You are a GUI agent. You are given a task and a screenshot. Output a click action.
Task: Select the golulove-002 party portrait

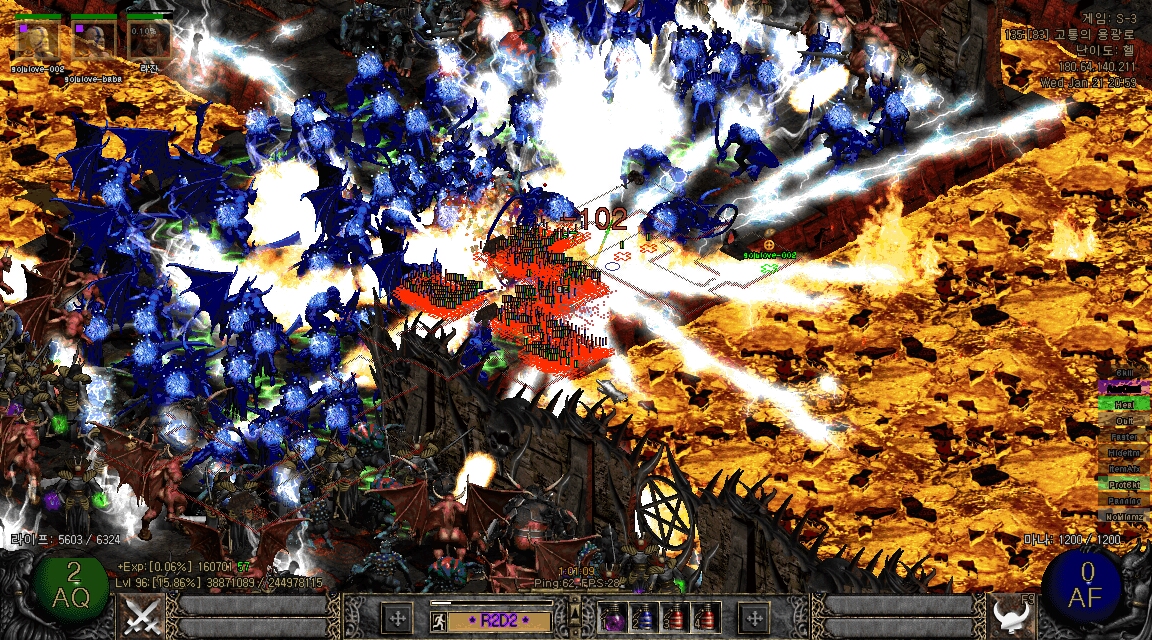[37, 41]
